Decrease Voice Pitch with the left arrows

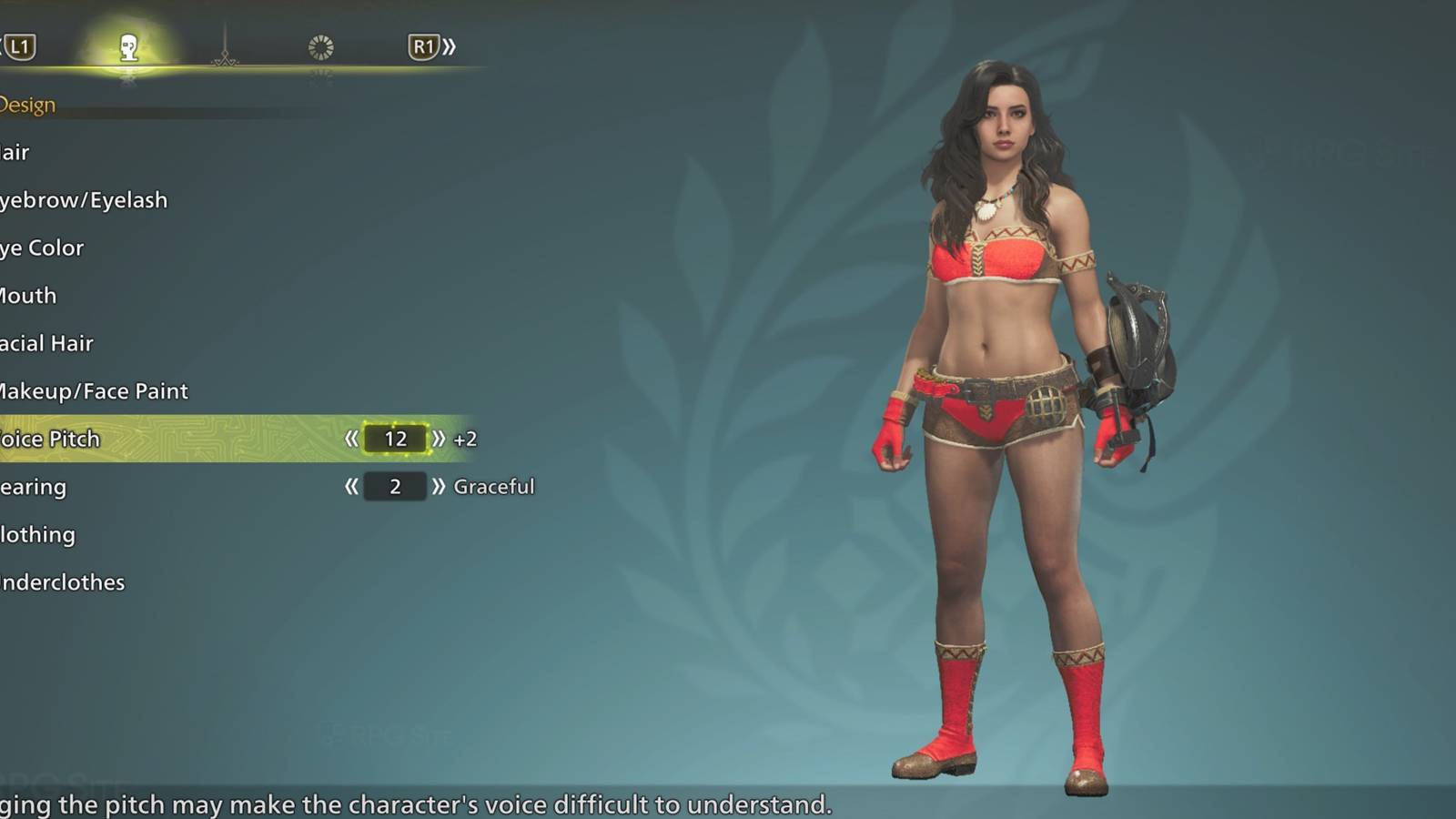click(350, 439)
